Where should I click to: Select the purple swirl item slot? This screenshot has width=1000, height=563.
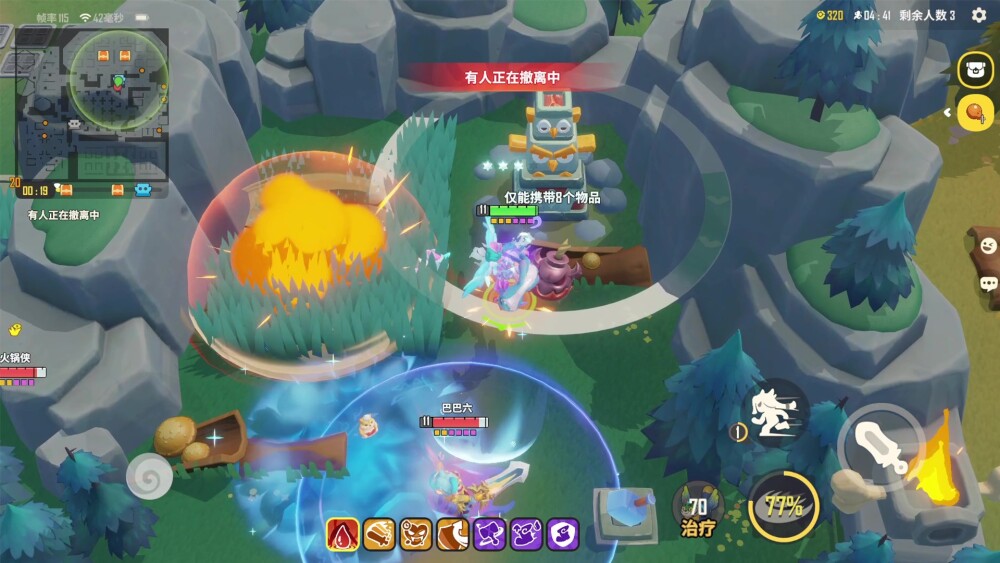563,535
